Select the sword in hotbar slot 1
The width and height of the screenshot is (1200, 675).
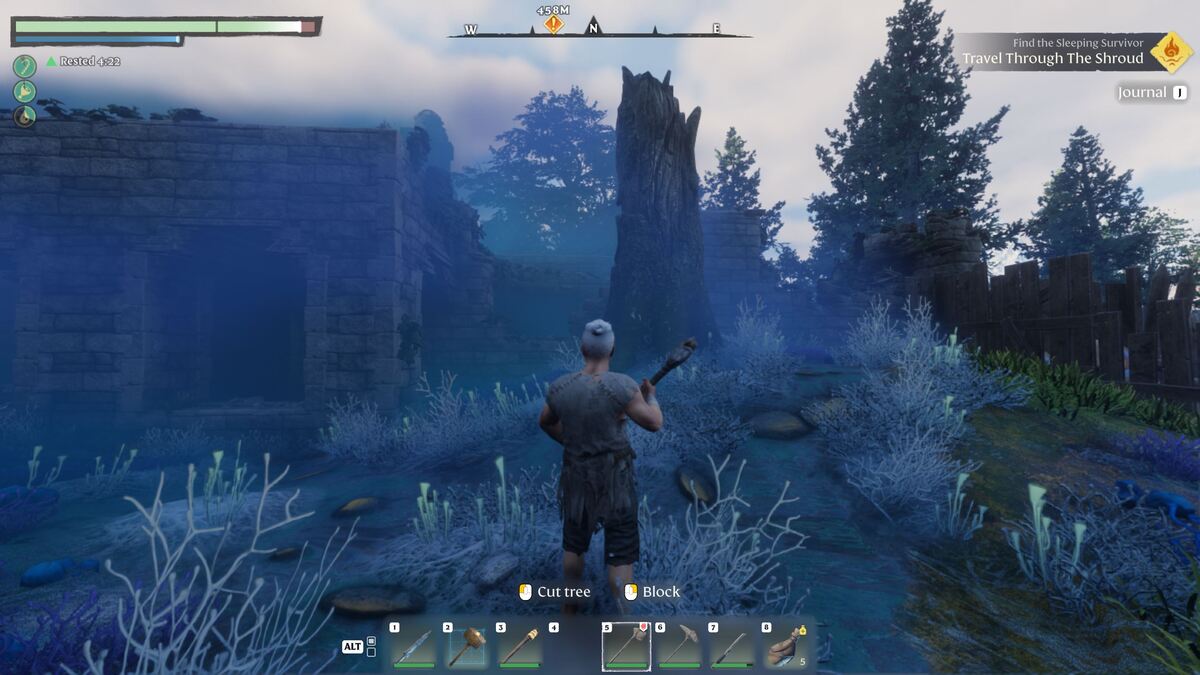click(x=414, y=646)
